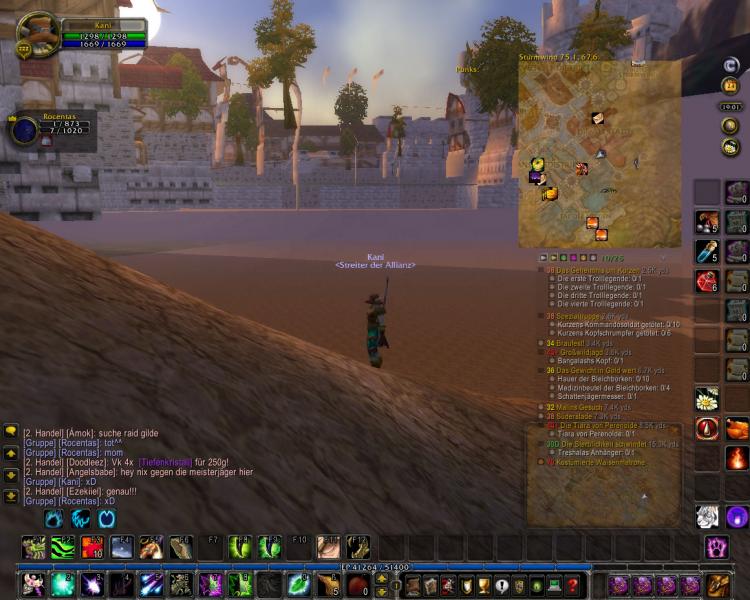Image resolution: width=750 pixels, height=600 pixels.
Task: Use the white daisy flower item
Action: (707, 400)
